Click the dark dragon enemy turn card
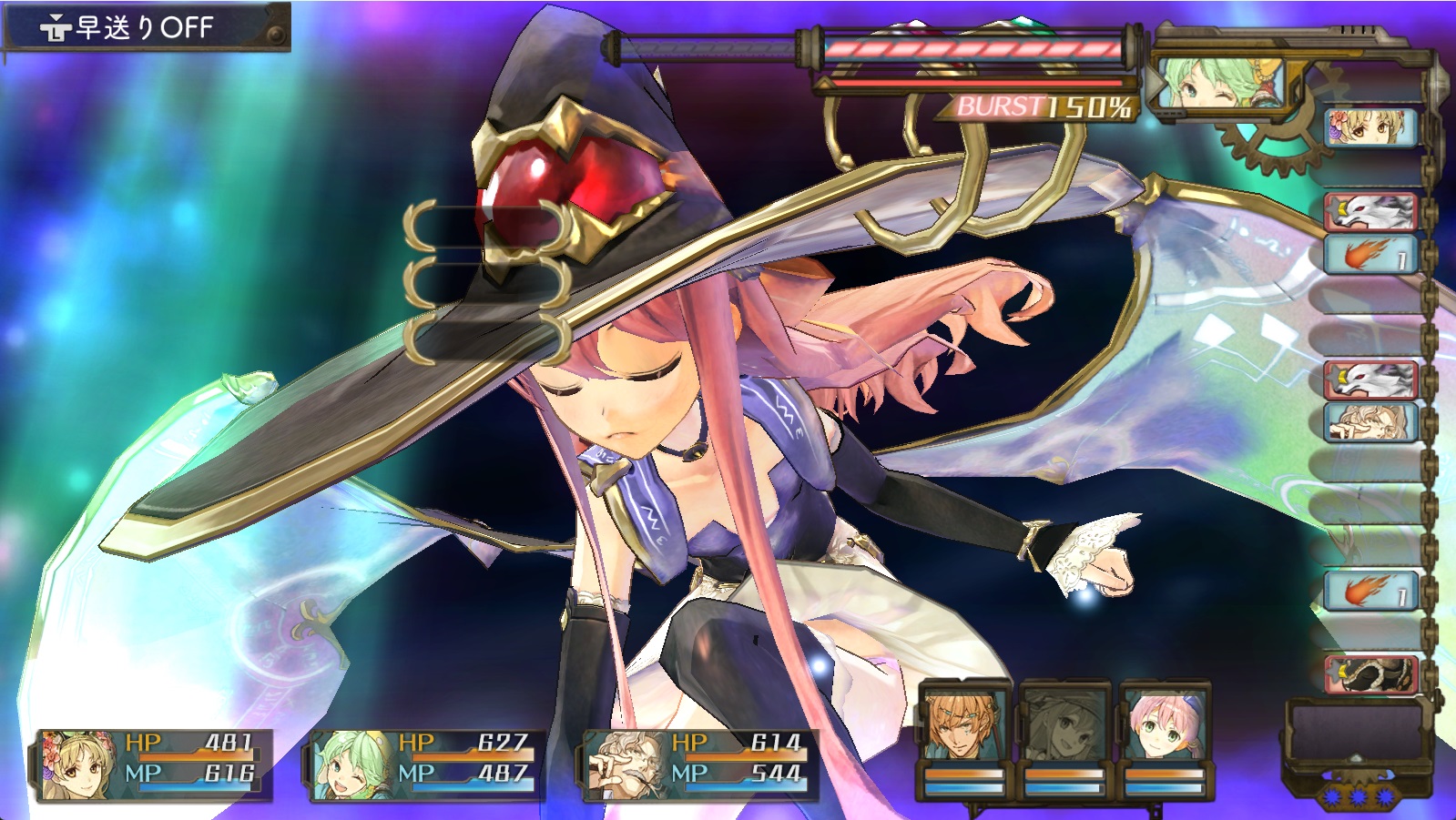Viewport: 1456px width, 820px height. (x=1369, y=674)
